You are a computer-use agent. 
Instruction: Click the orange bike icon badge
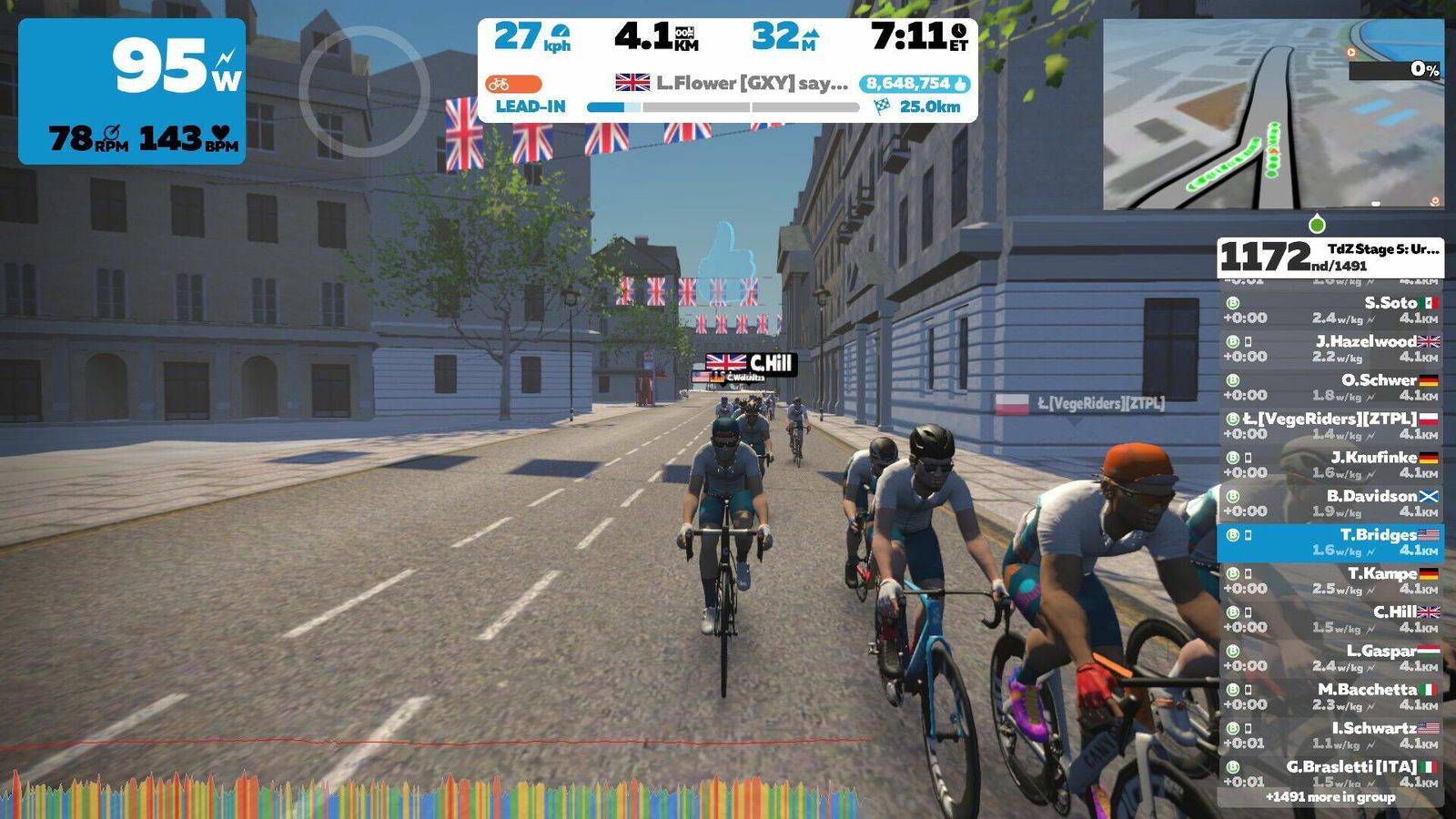click(512, 84)
